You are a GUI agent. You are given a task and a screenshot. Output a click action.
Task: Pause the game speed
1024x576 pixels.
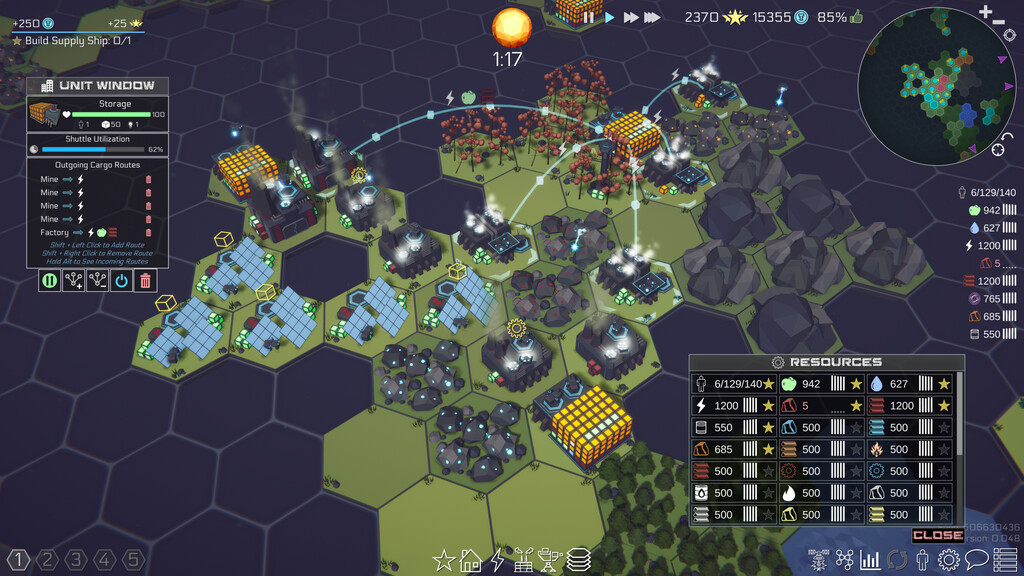point(589,17)
